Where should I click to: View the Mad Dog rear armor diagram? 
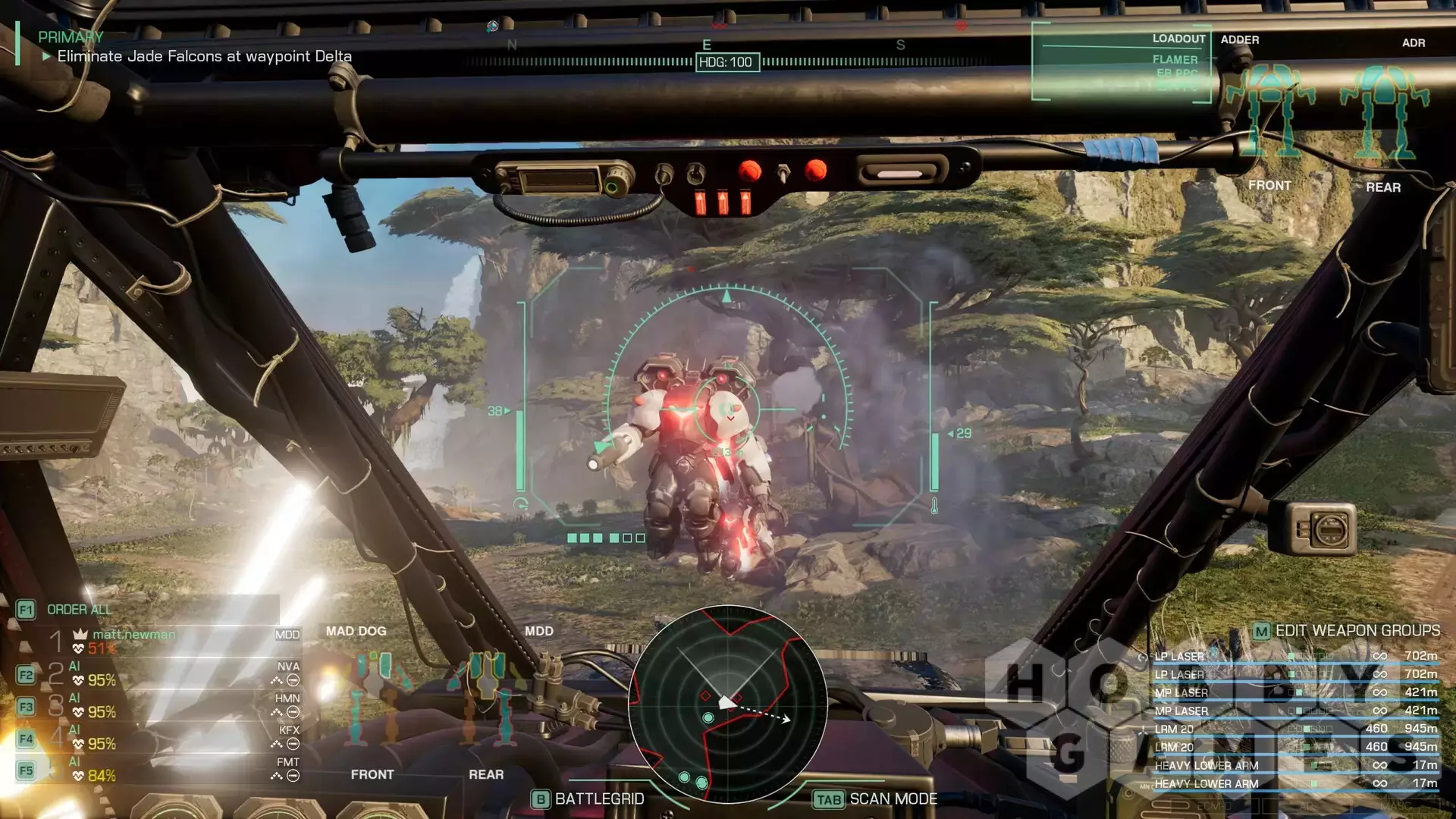(486, 698)
